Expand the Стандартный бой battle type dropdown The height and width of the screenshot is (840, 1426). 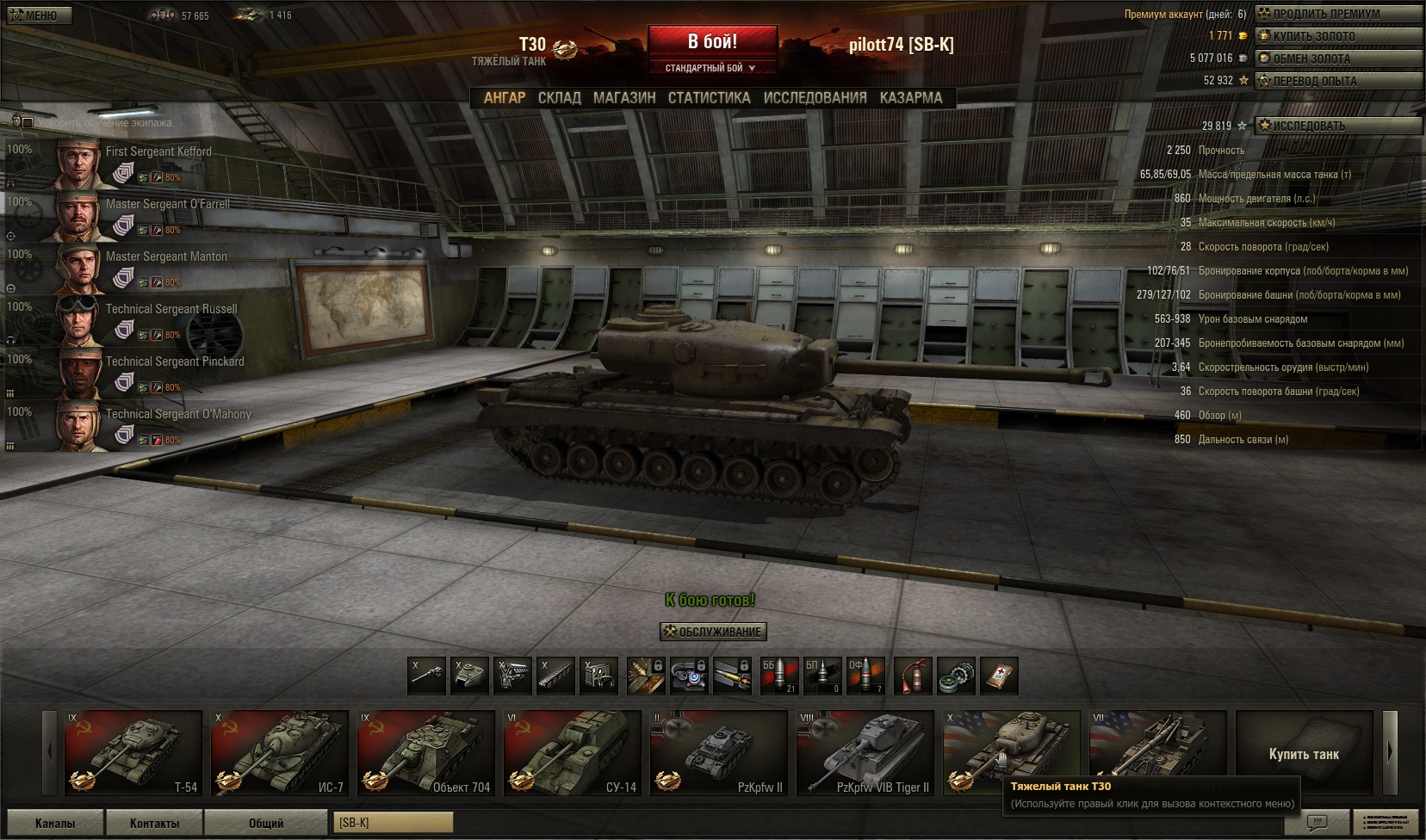[x=711, y=68]
